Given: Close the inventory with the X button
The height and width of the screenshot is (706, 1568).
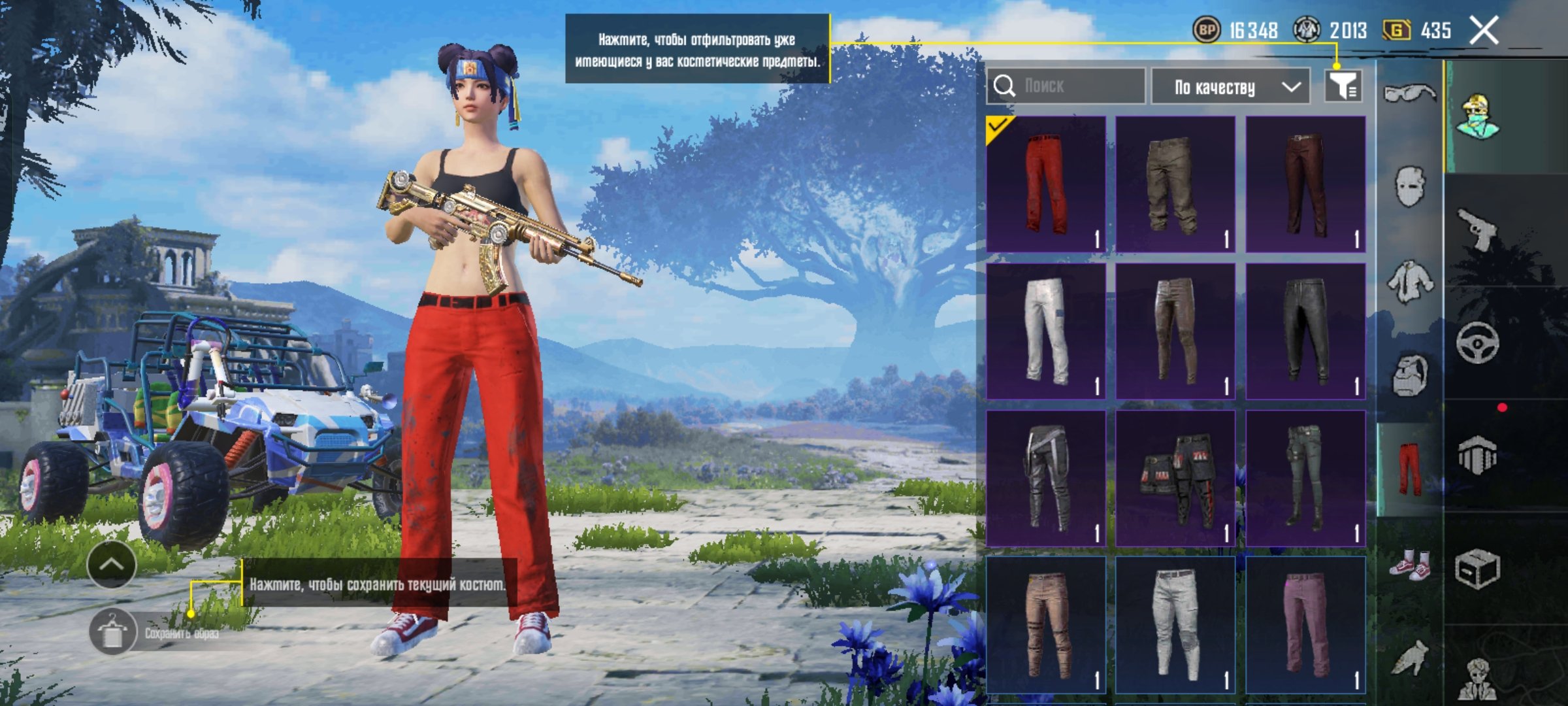Looking at the screenshot, I should [x=1483, y=31].
